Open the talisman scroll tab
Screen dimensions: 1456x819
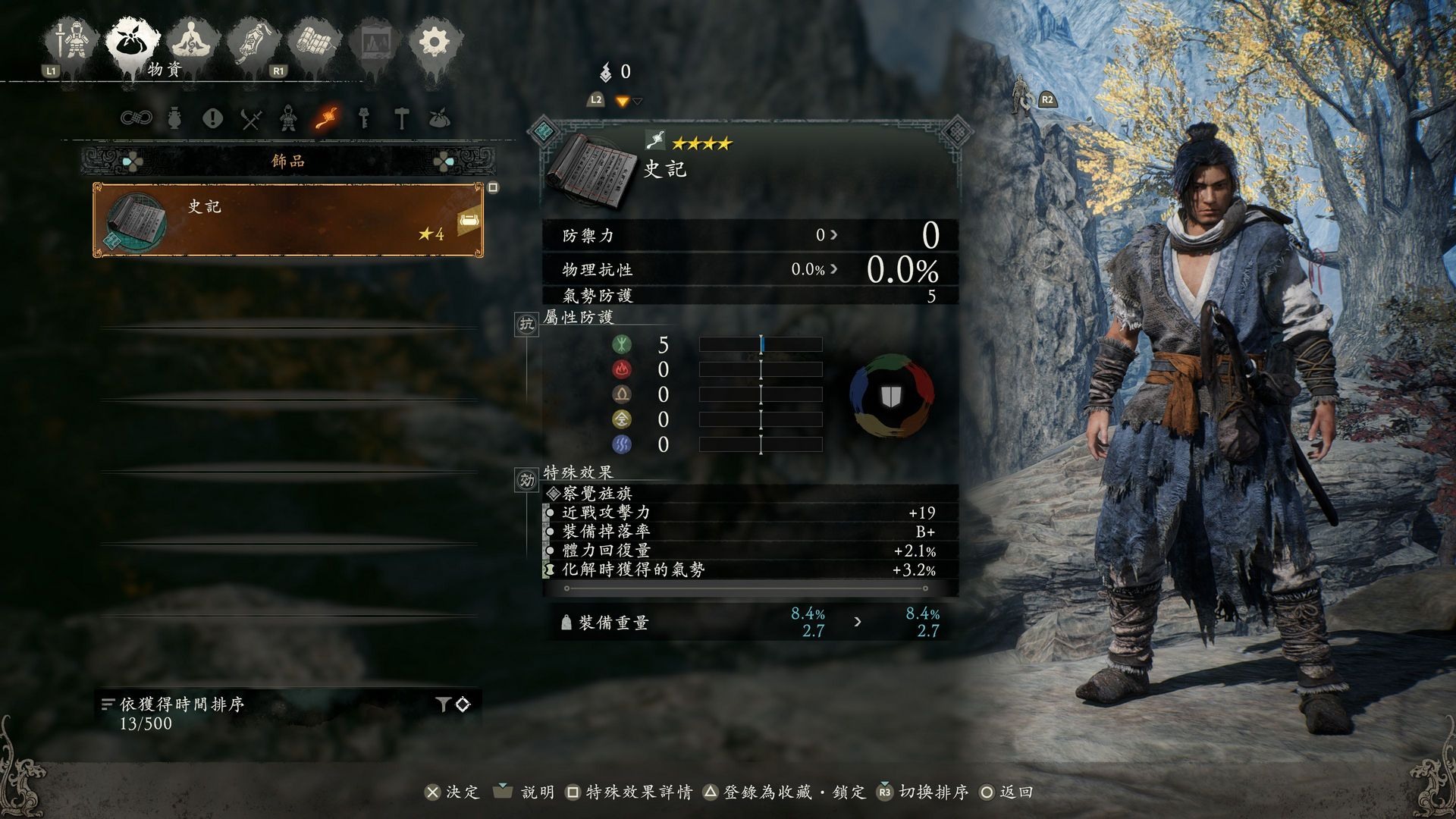[x=254, y=43]
